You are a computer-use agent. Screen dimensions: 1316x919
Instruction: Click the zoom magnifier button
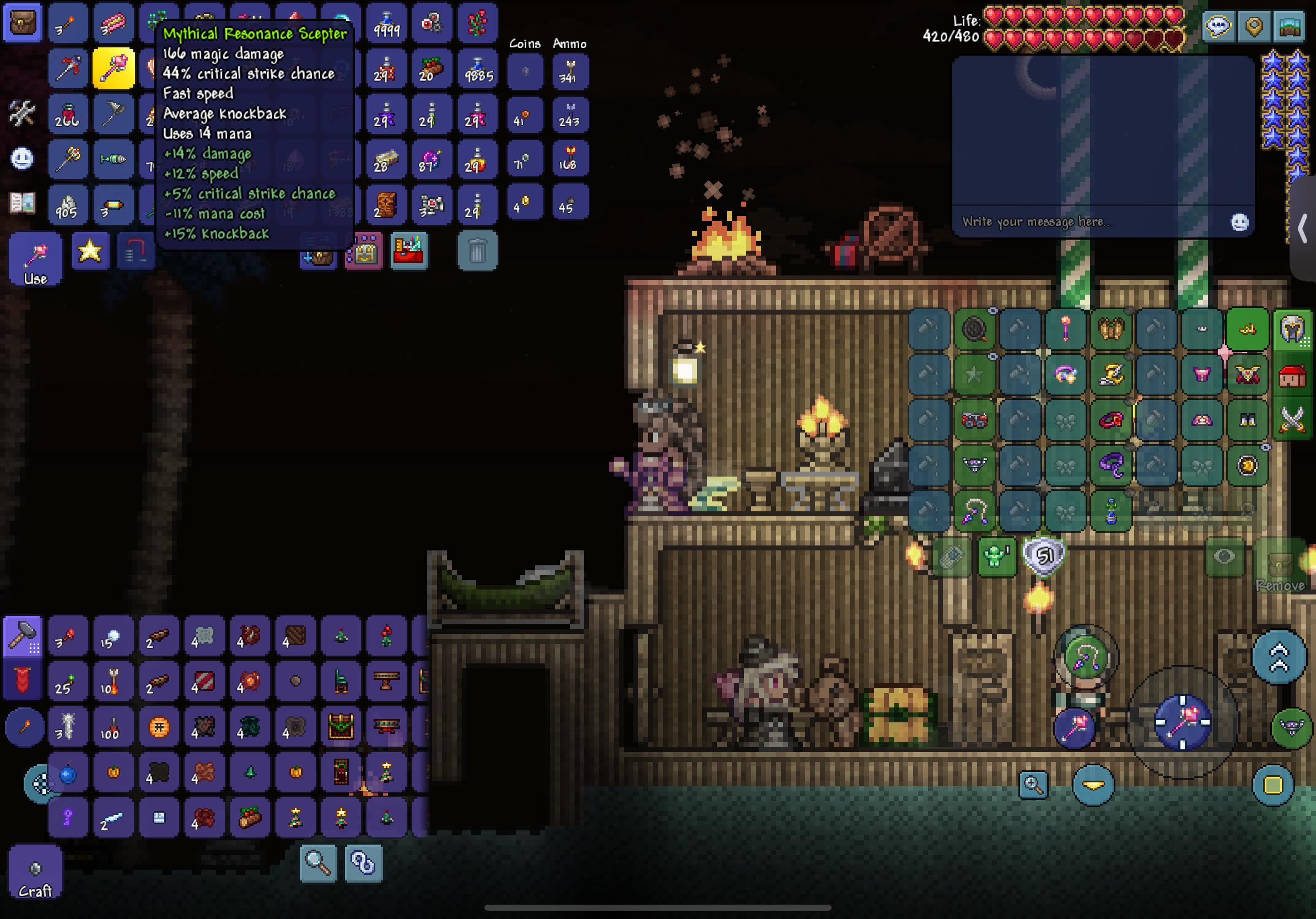click(1033, 785)
